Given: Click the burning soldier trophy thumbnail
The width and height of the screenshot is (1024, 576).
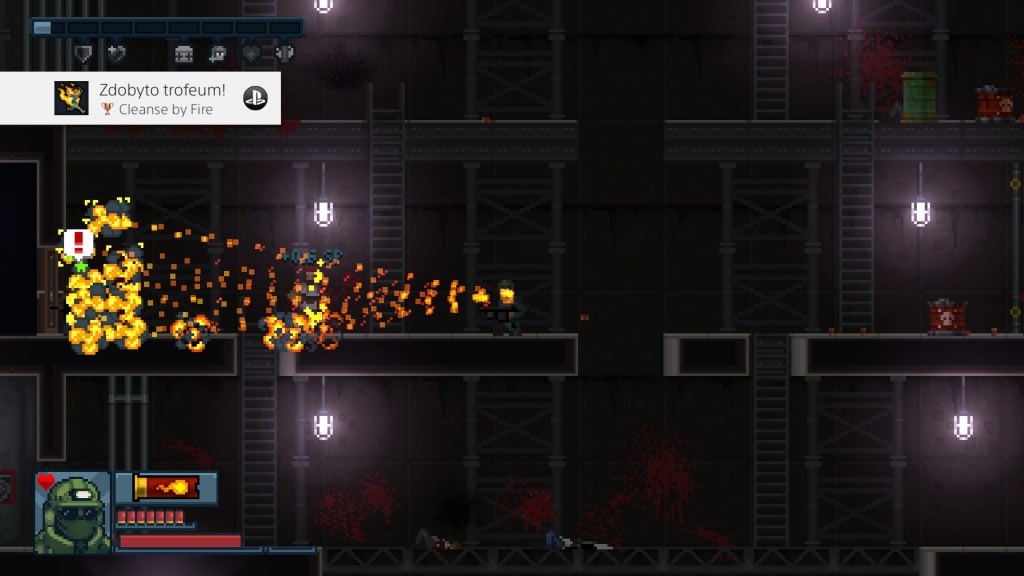Looking at the screenshot, I should 71,98.
